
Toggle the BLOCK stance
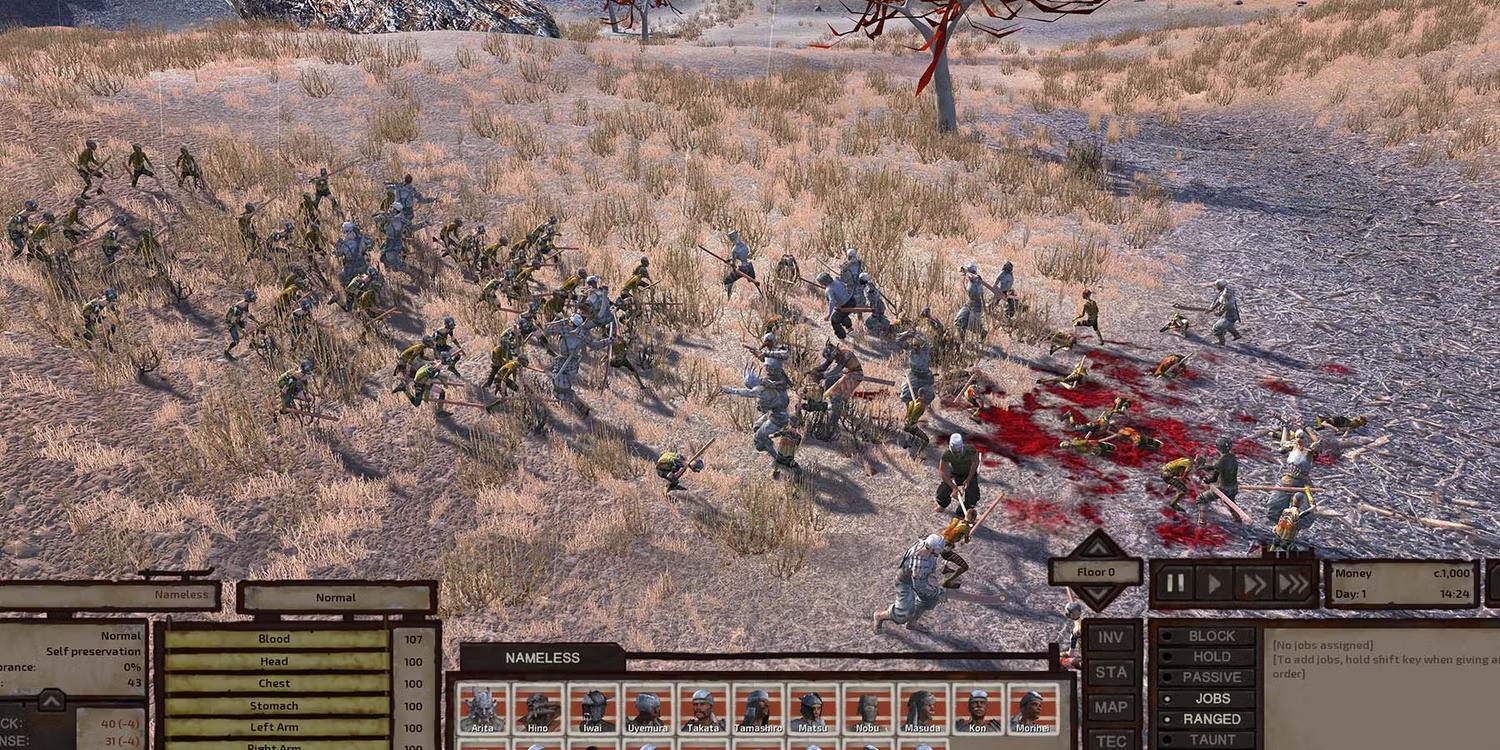point(1207,636)
